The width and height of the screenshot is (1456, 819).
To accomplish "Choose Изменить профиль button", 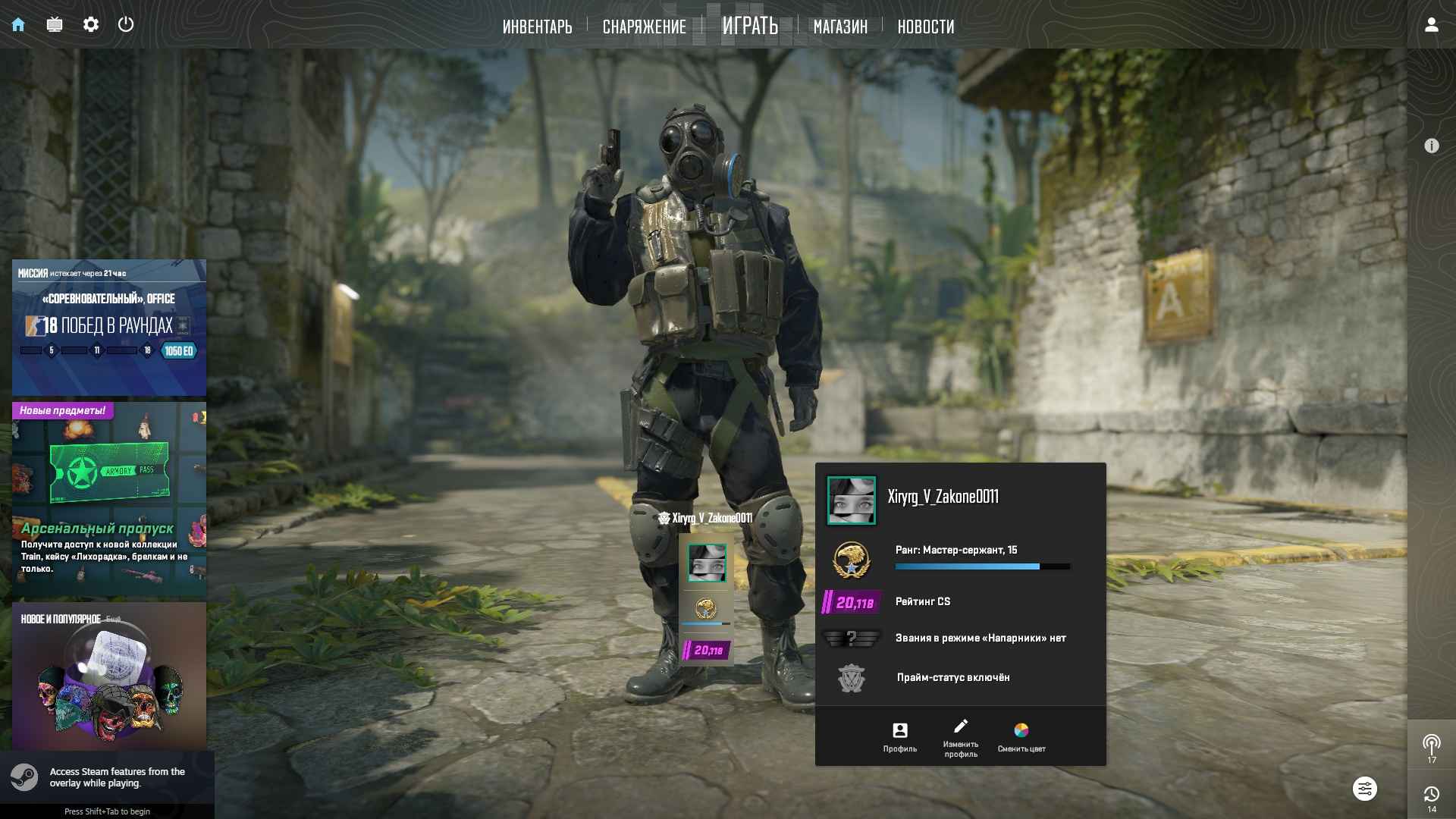I will [961, 736].
